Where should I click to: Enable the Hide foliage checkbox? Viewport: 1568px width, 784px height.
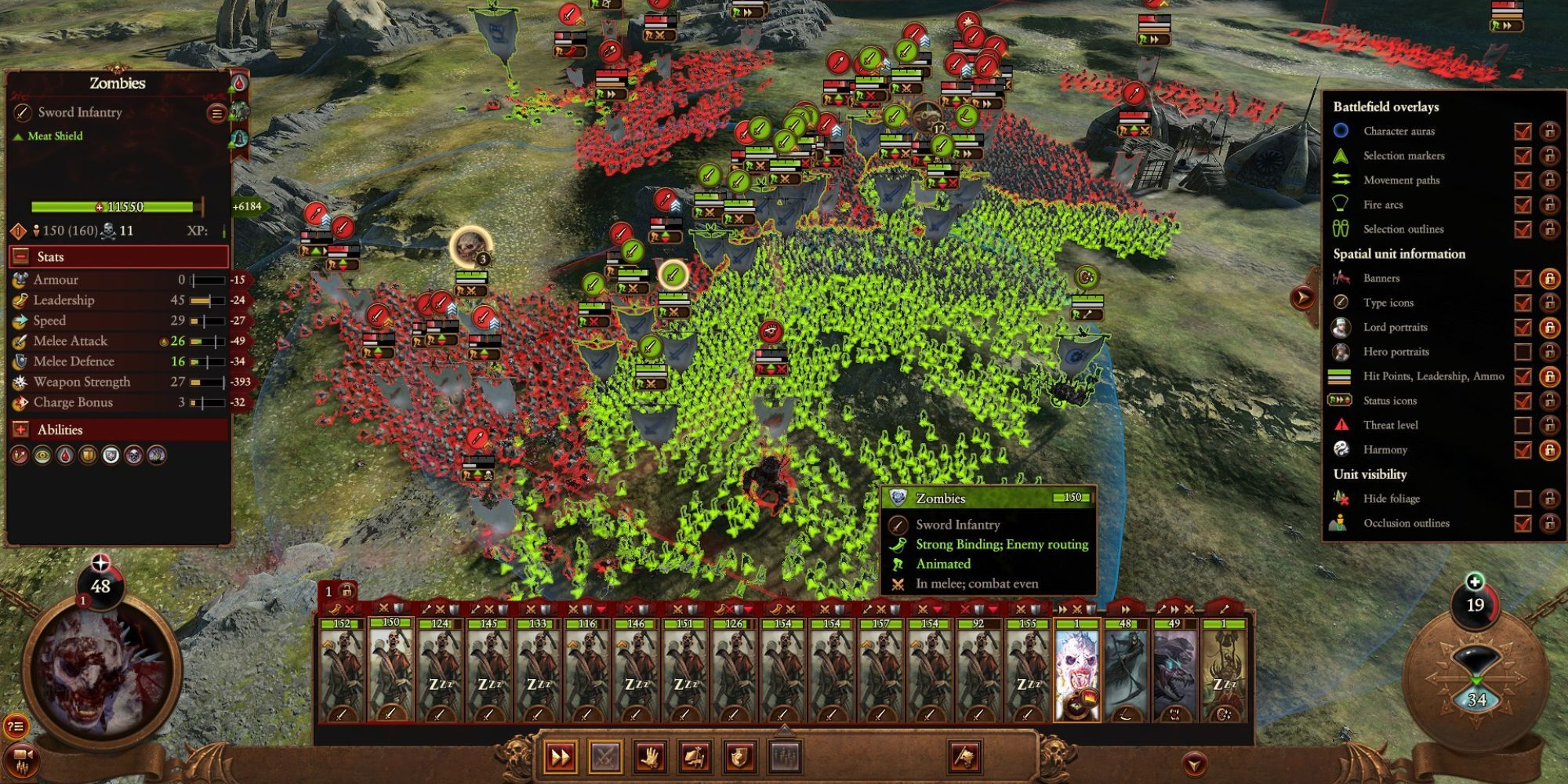point(1523,499)
